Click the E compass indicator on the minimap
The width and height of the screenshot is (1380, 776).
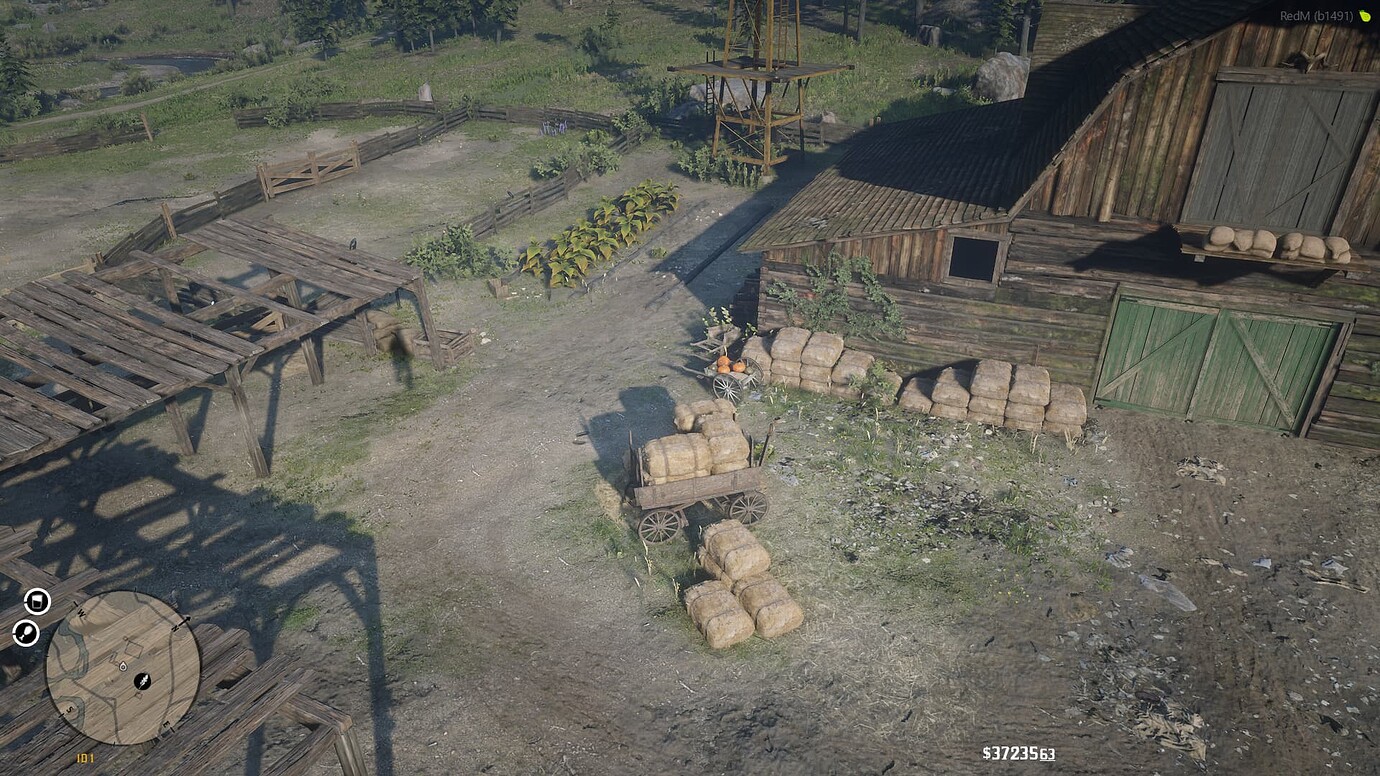[167, 724]
